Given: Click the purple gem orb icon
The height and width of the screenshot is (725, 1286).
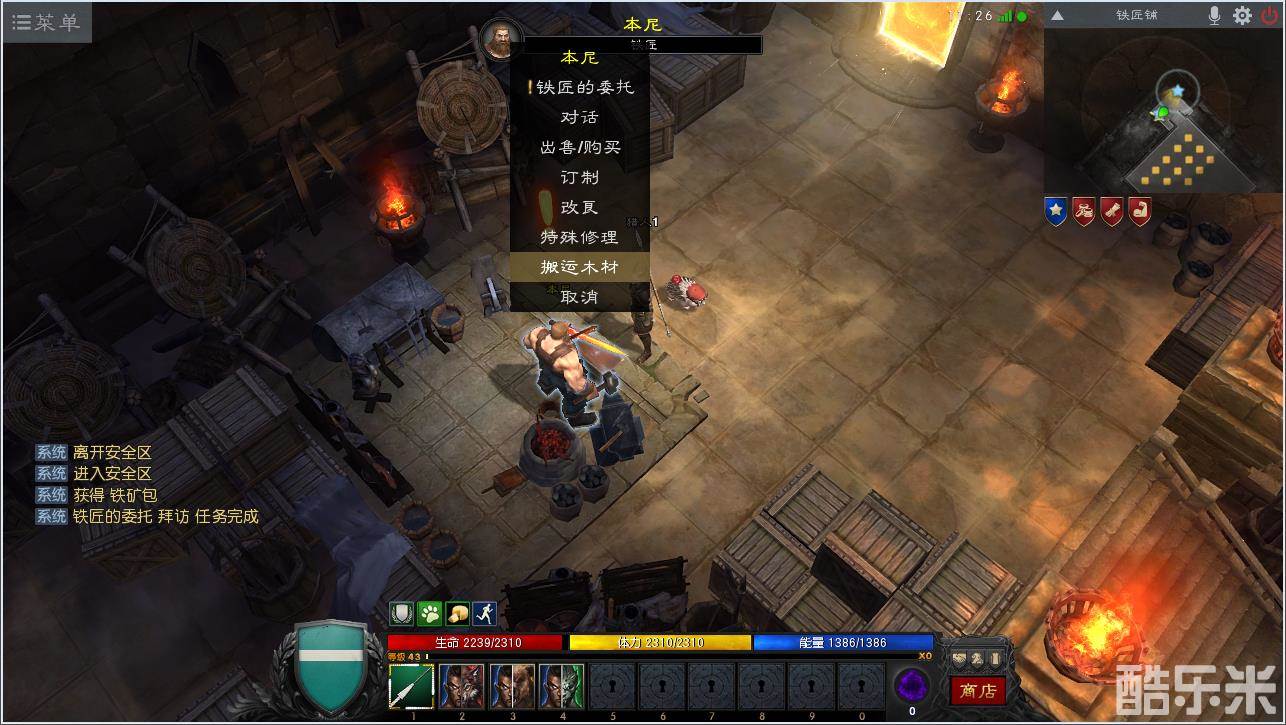Looking at the screenshot, I should coord(911,686).
